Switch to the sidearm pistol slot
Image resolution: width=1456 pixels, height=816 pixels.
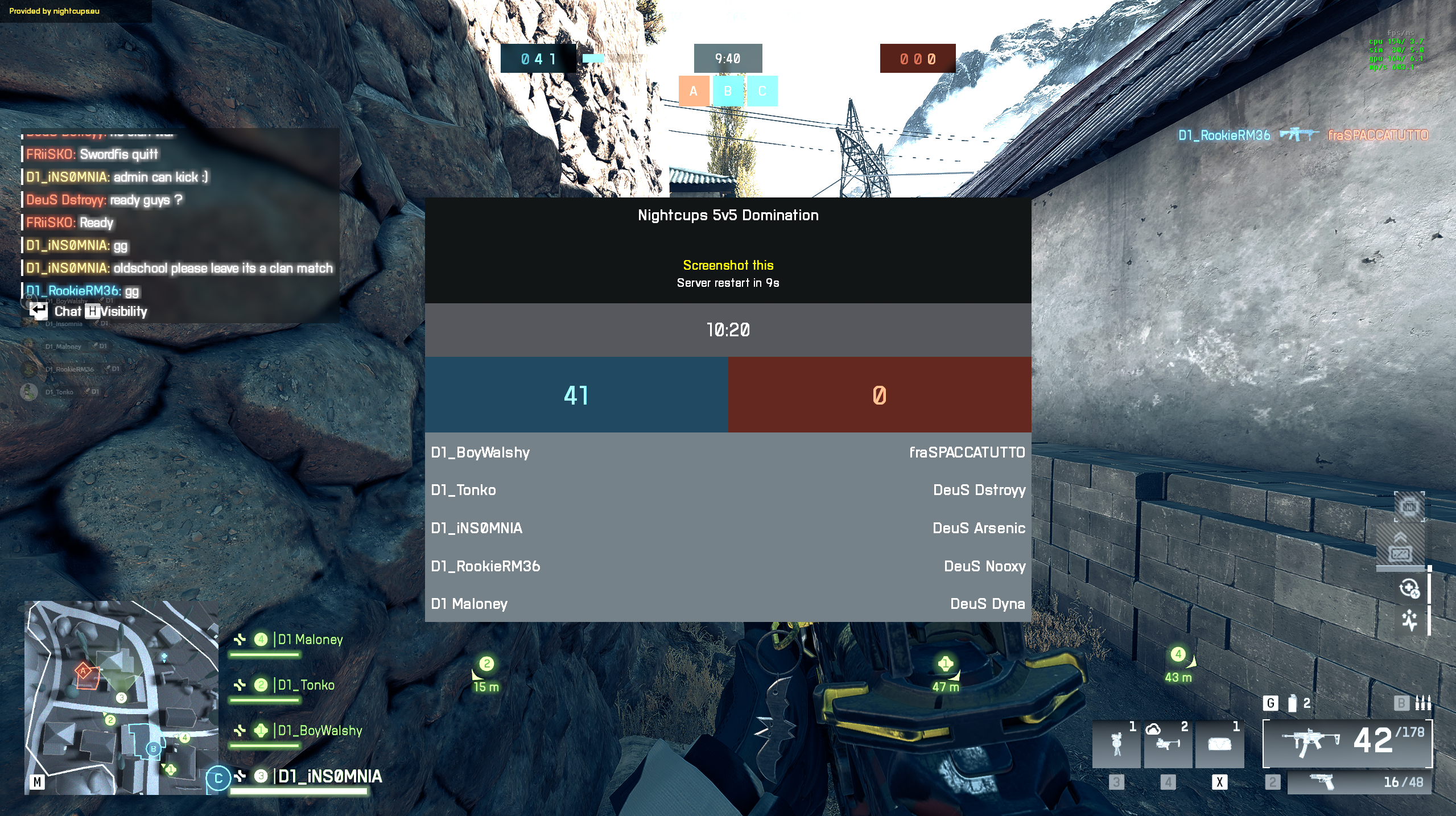pyautogui.click(x=1358, y=782)
